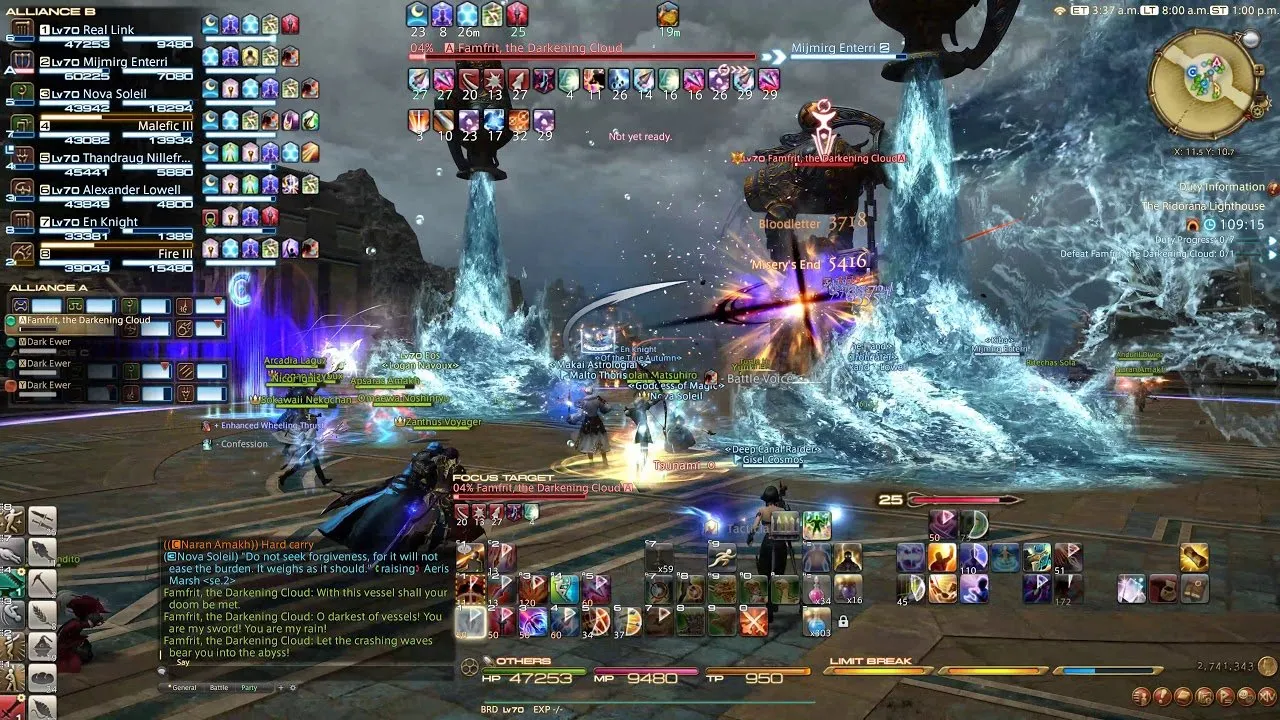Add a new chat tab with plus

point(280,688)
